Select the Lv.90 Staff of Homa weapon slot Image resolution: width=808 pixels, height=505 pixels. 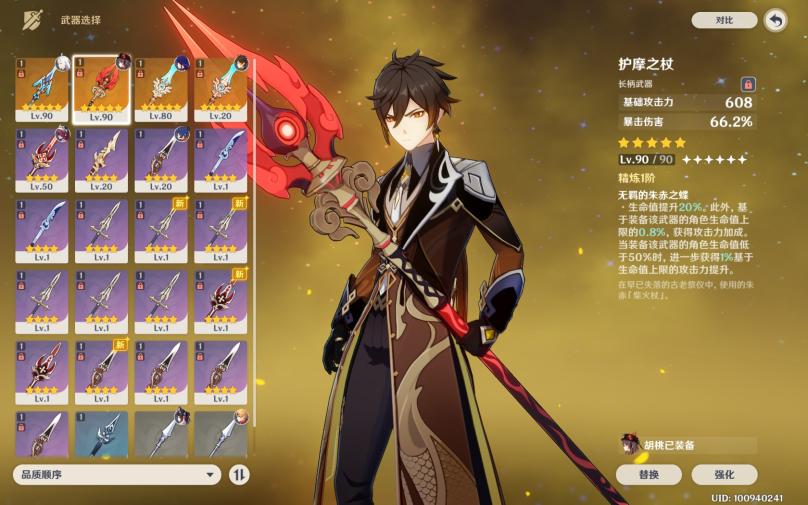[x=100, y=88]
